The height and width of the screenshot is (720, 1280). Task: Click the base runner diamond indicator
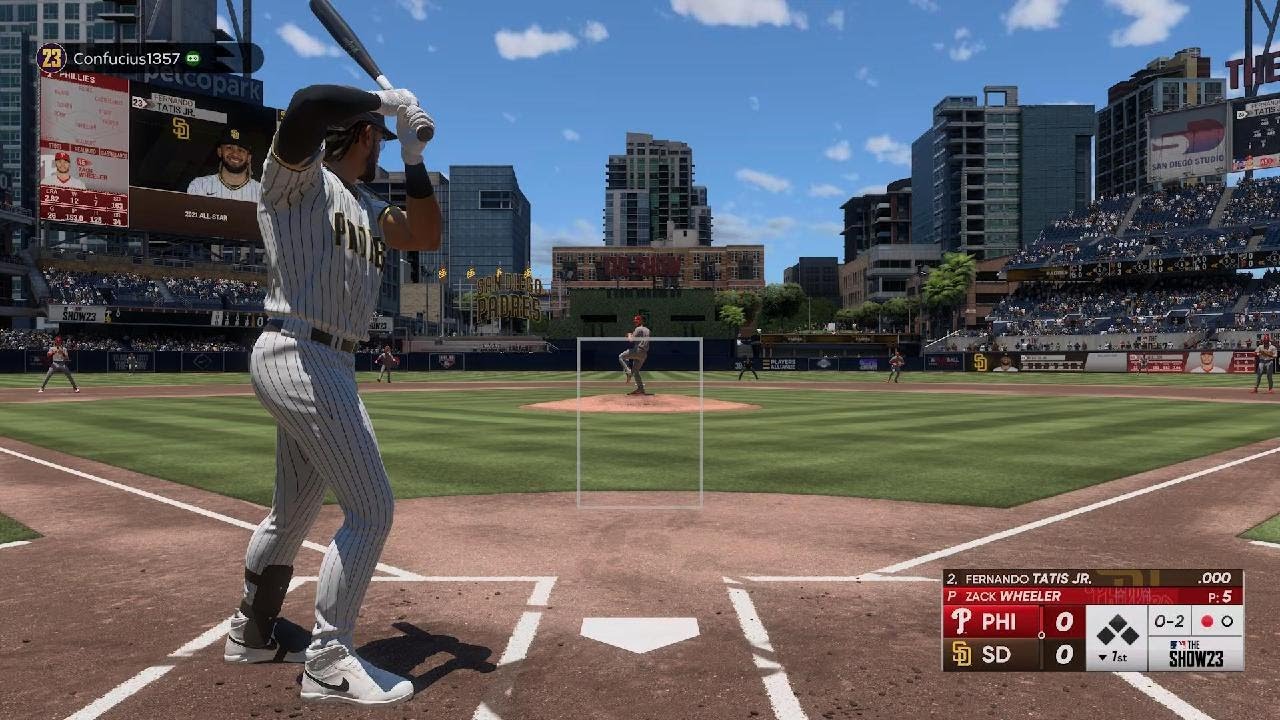[1116, 630]
